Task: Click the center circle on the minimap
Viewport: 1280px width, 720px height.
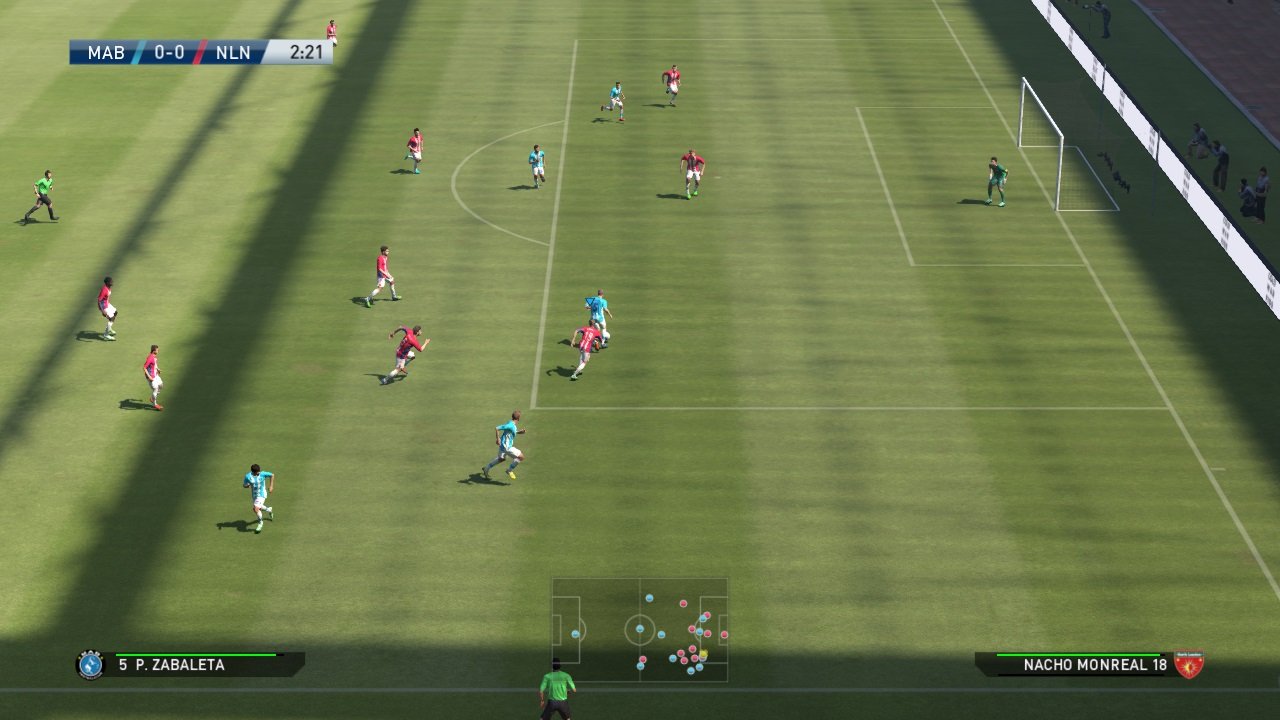Action: coord(639,628)
